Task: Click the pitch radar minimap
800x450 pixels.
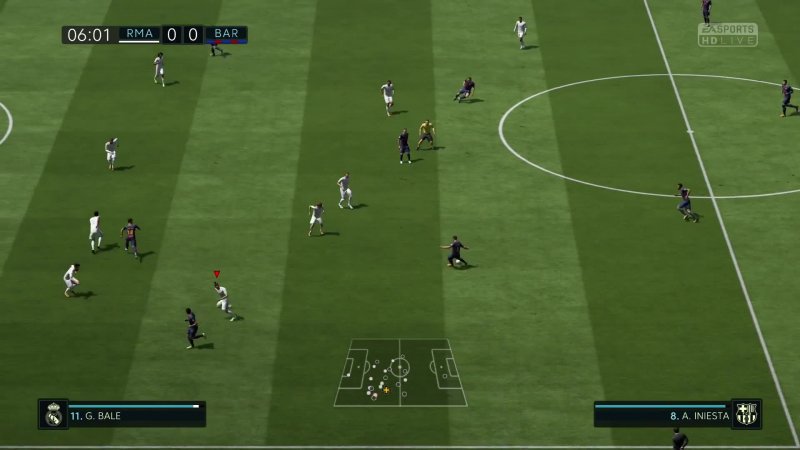Action: click(400, 373)
